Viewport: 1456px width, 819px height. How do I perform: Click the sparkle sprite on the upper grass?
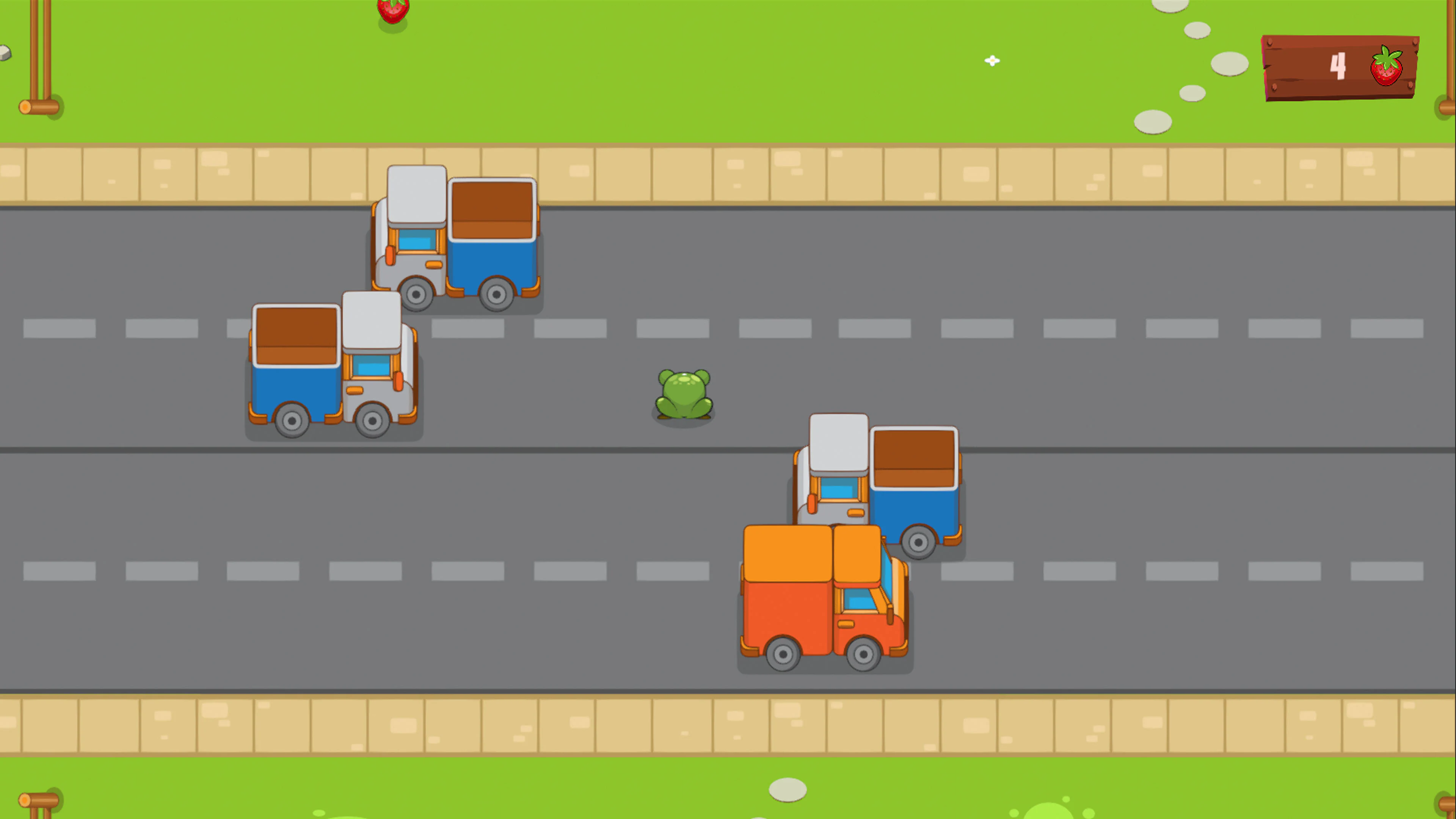tap(993, 61)
